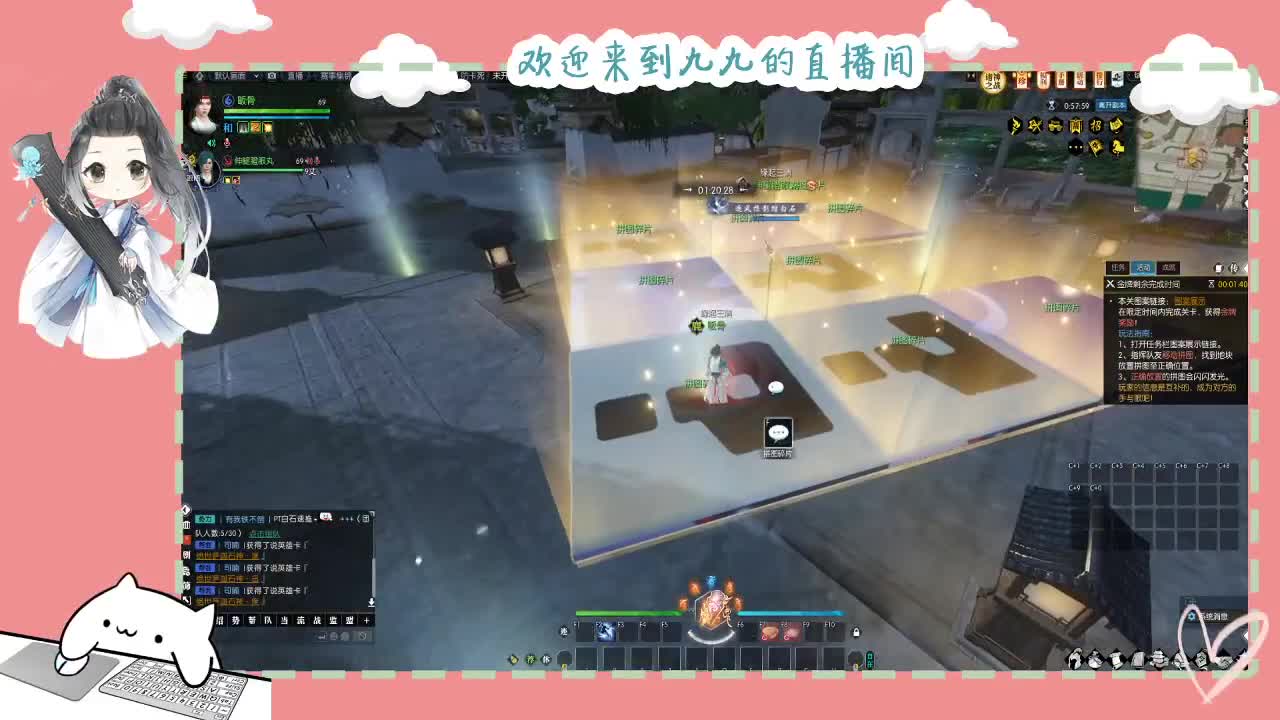This screenshot has height=720, width=1280.
Task: Click the 点击加队 link in chat
Action: (265, 534)
